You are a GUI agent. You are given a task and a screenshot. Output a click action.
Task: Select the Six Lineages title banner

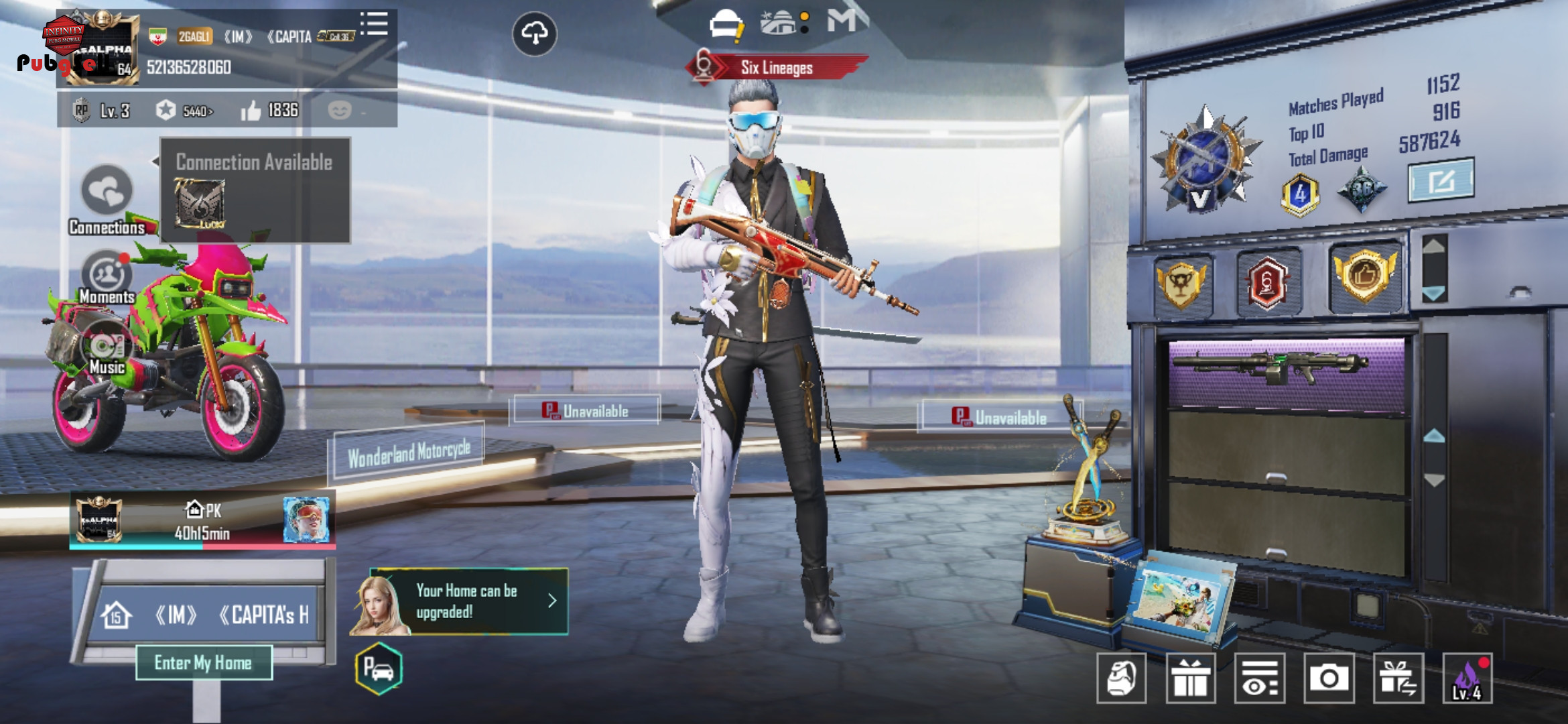776,68
